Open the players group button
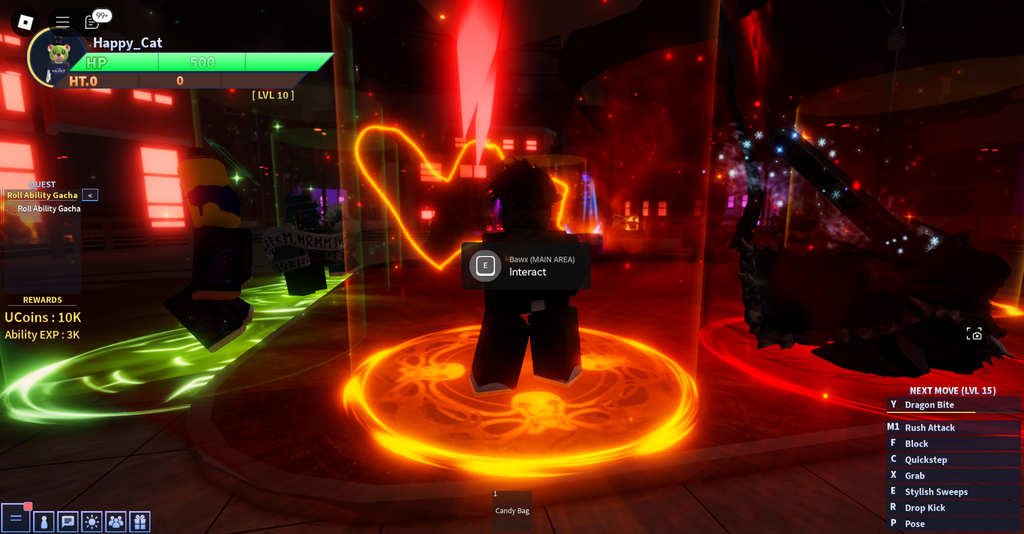This screenshot has width=1024, height=534. click(116, 521)
